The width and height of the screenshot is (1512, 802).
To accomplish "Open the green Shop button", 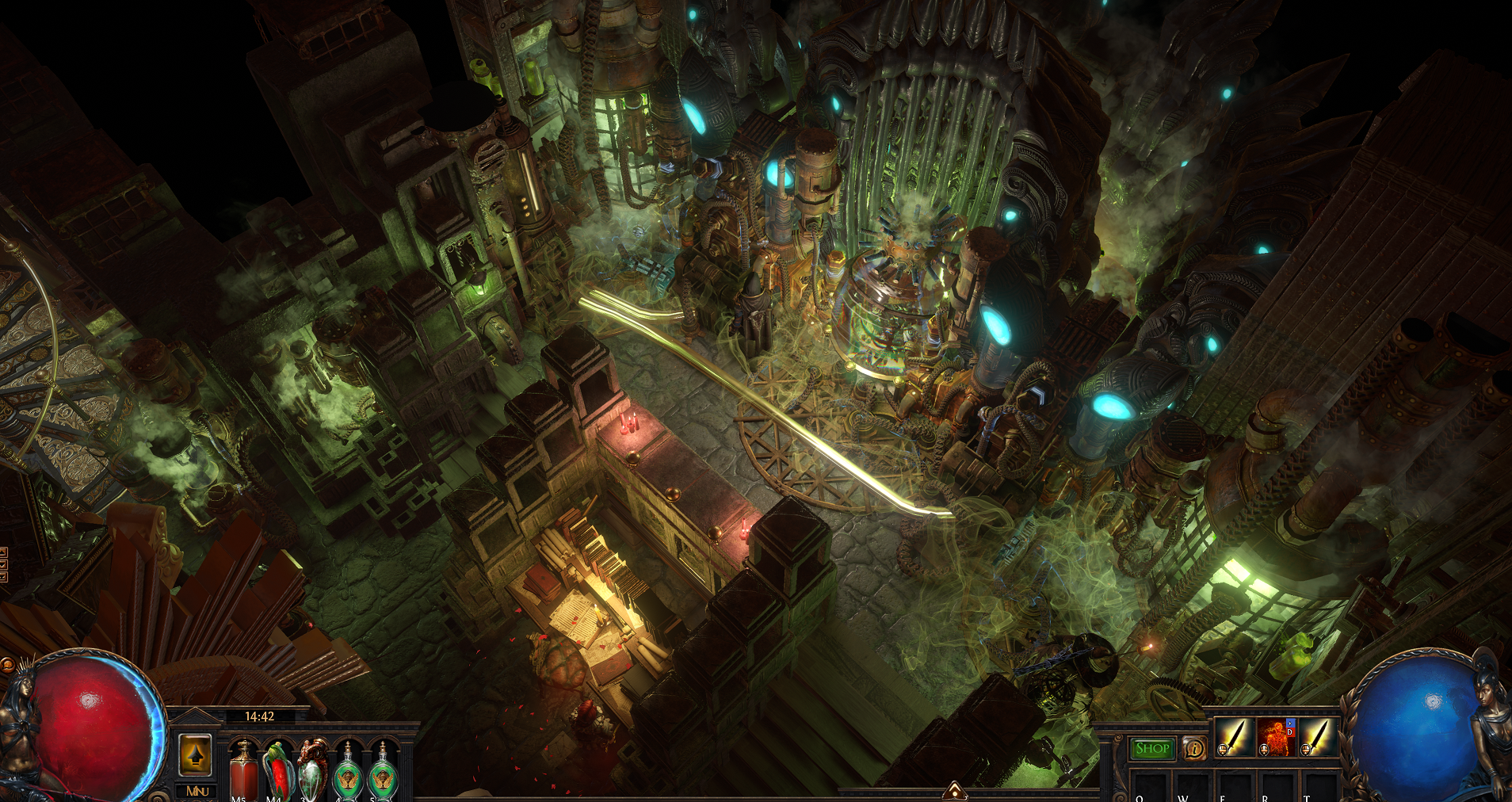I will click(1151, 748).
